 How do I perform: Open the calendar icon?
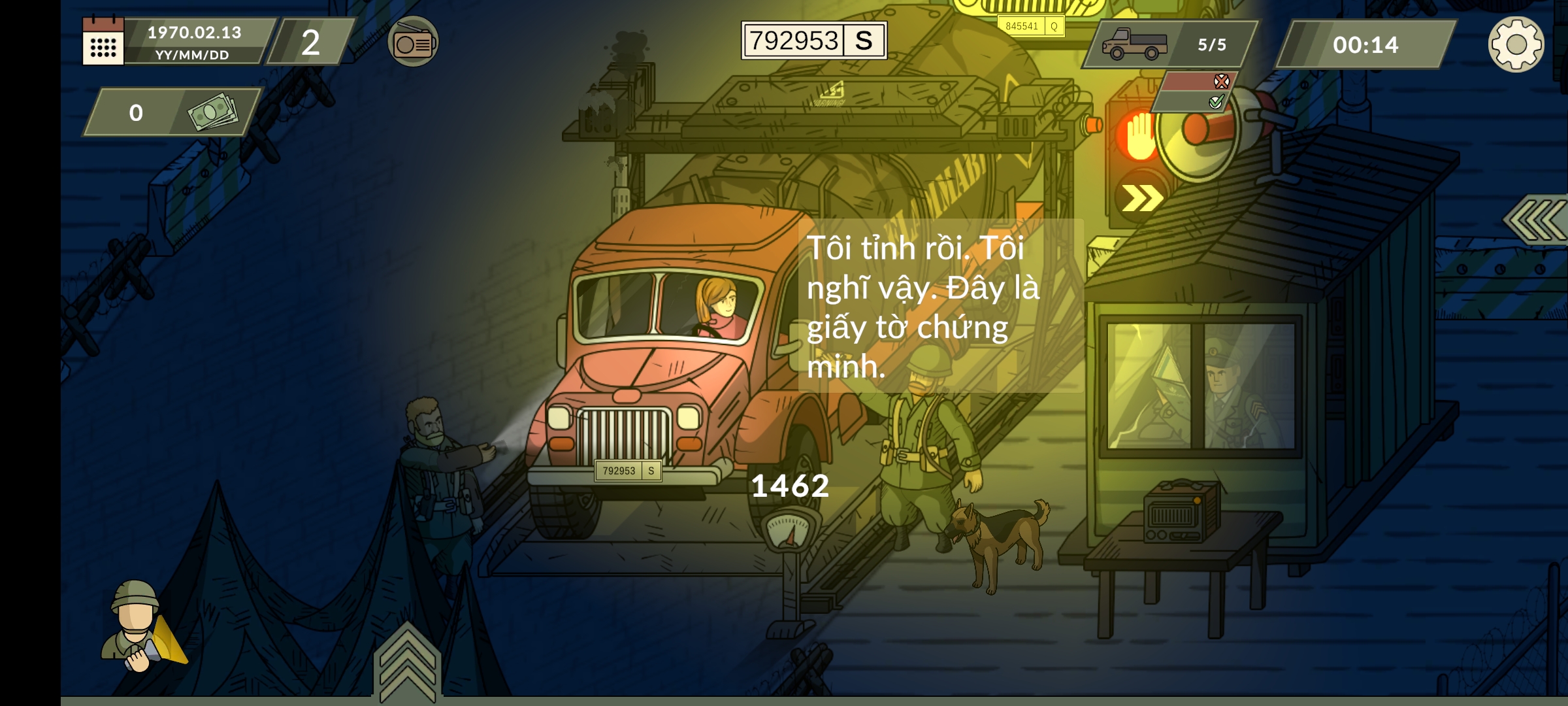(103, 42)
